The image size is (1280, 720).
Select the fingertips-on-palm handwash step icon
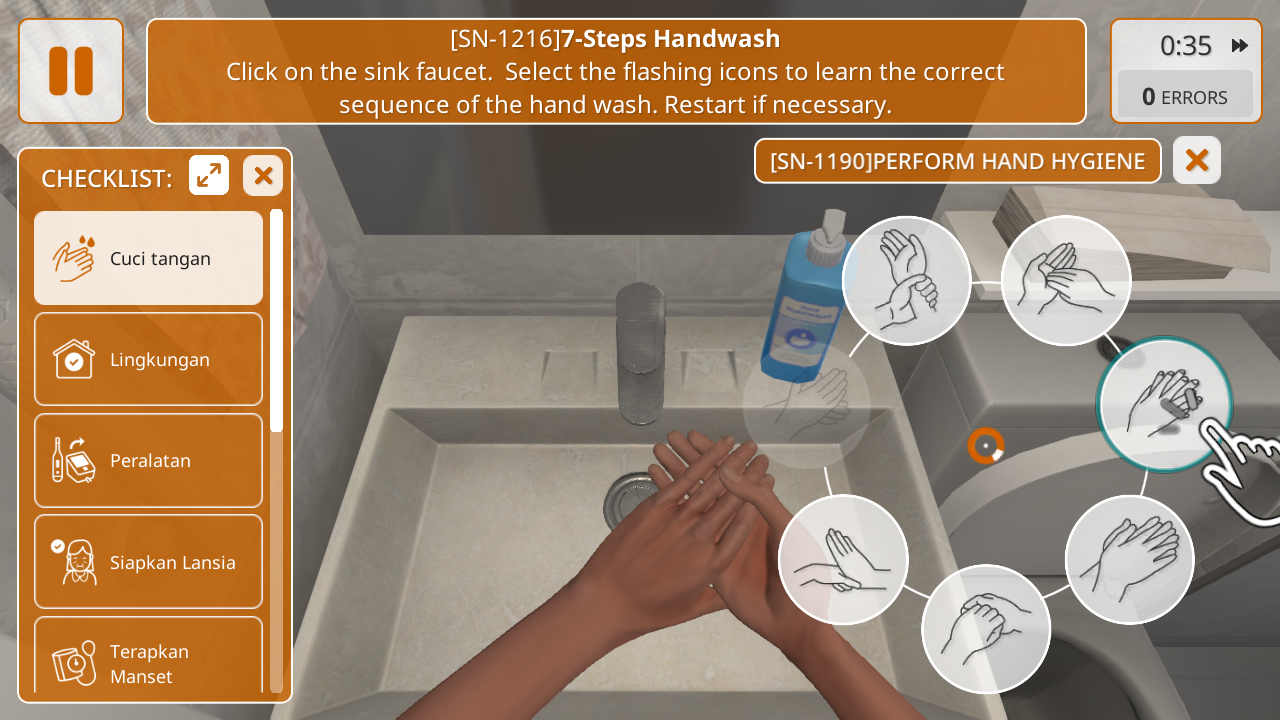coord(843,559)
